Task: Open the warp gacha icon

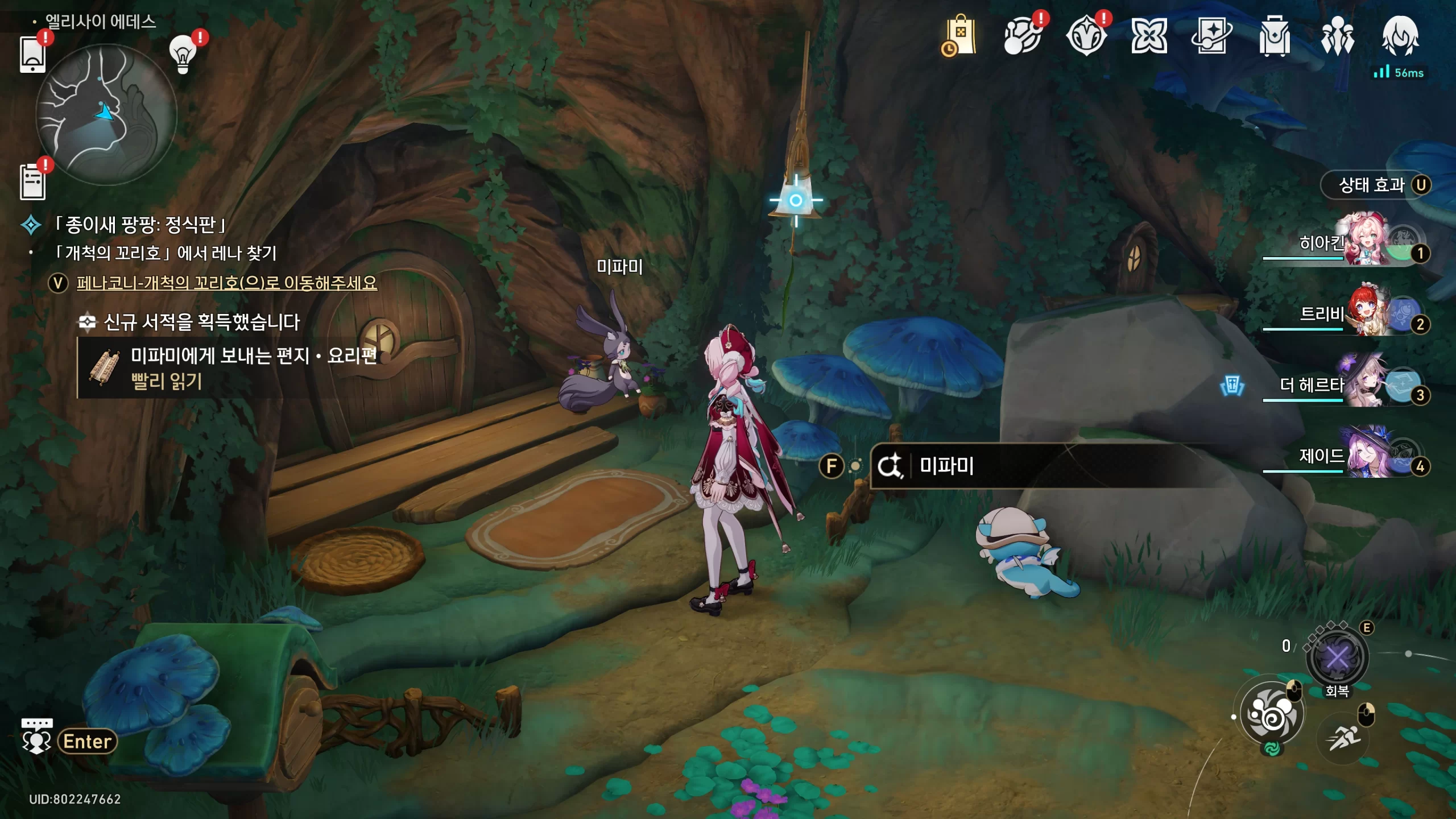Action: point(1023,36)
